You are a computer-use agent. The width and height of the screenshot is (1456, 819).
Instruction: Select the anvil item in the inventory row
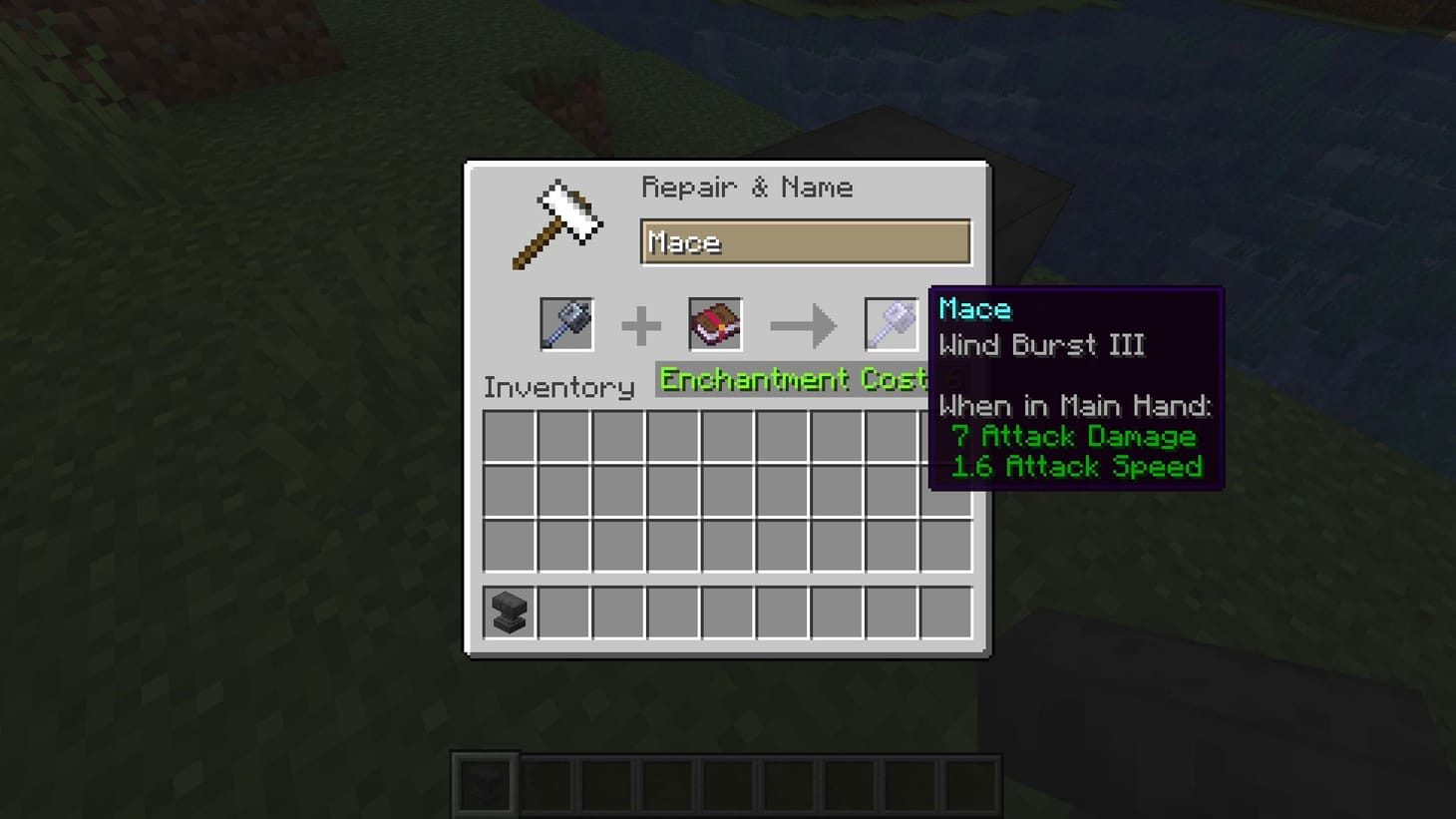(507, 613)
